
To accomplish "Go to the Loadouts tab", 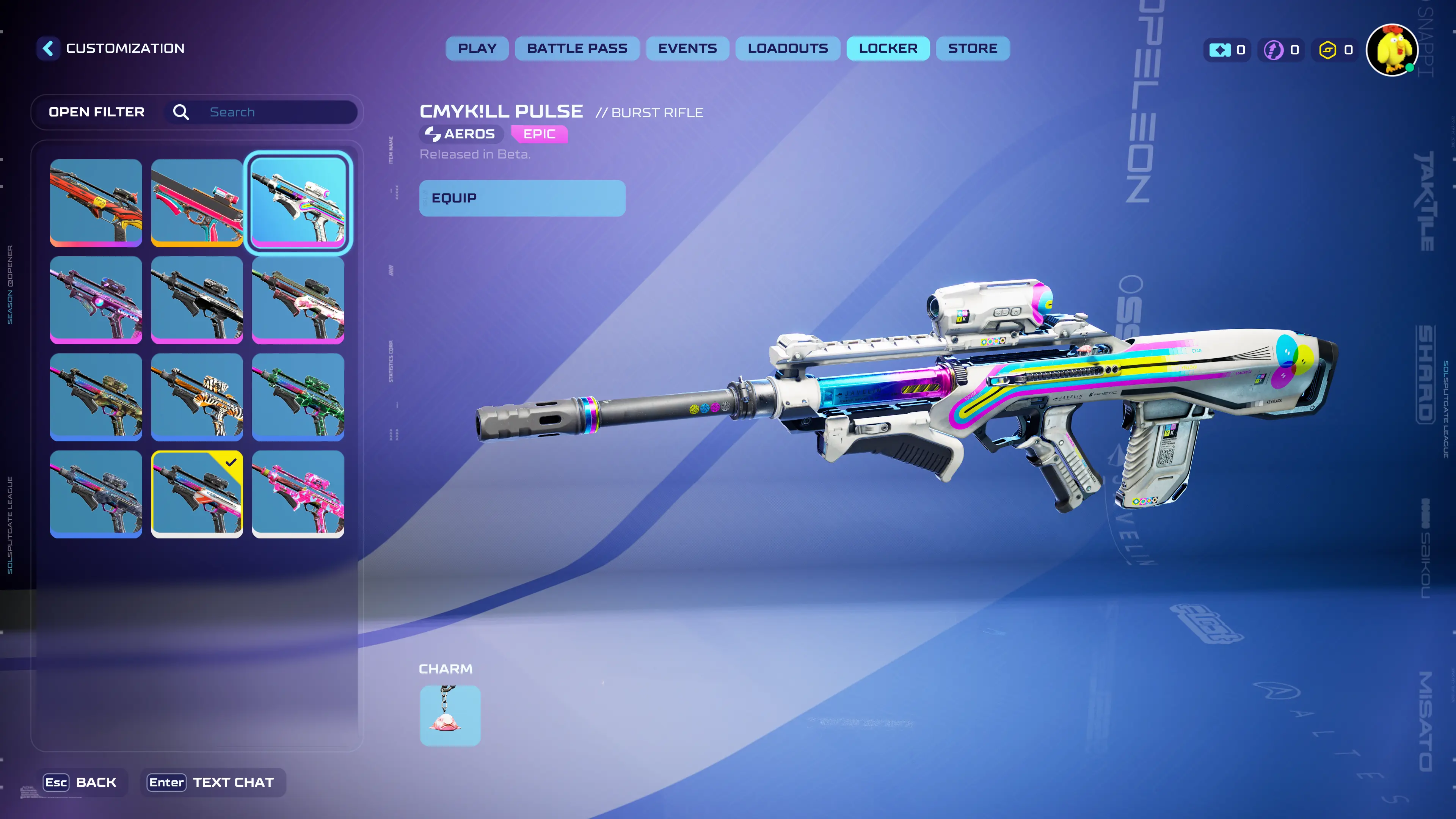I will coord(788,49).
